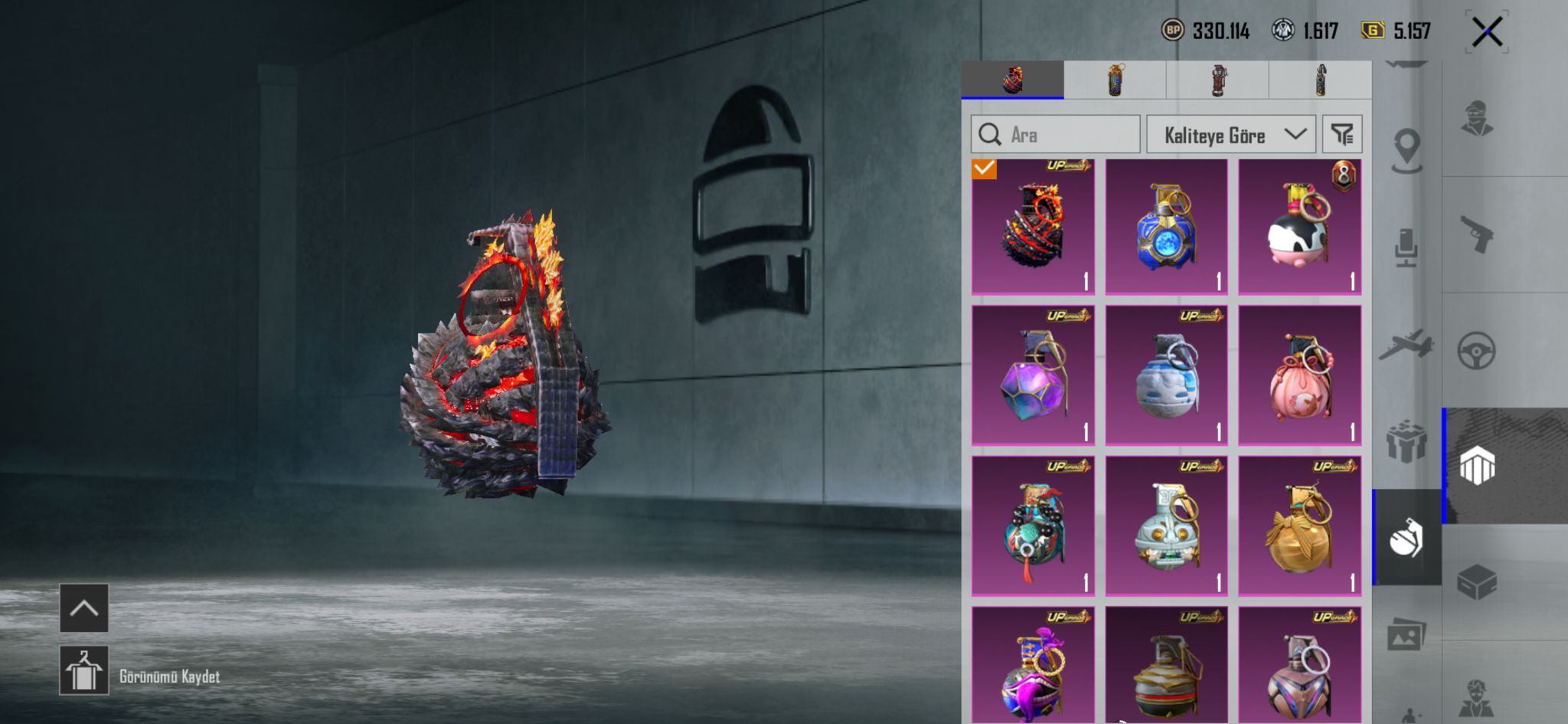Expand the upward arrow panel button

pos(84,608)
